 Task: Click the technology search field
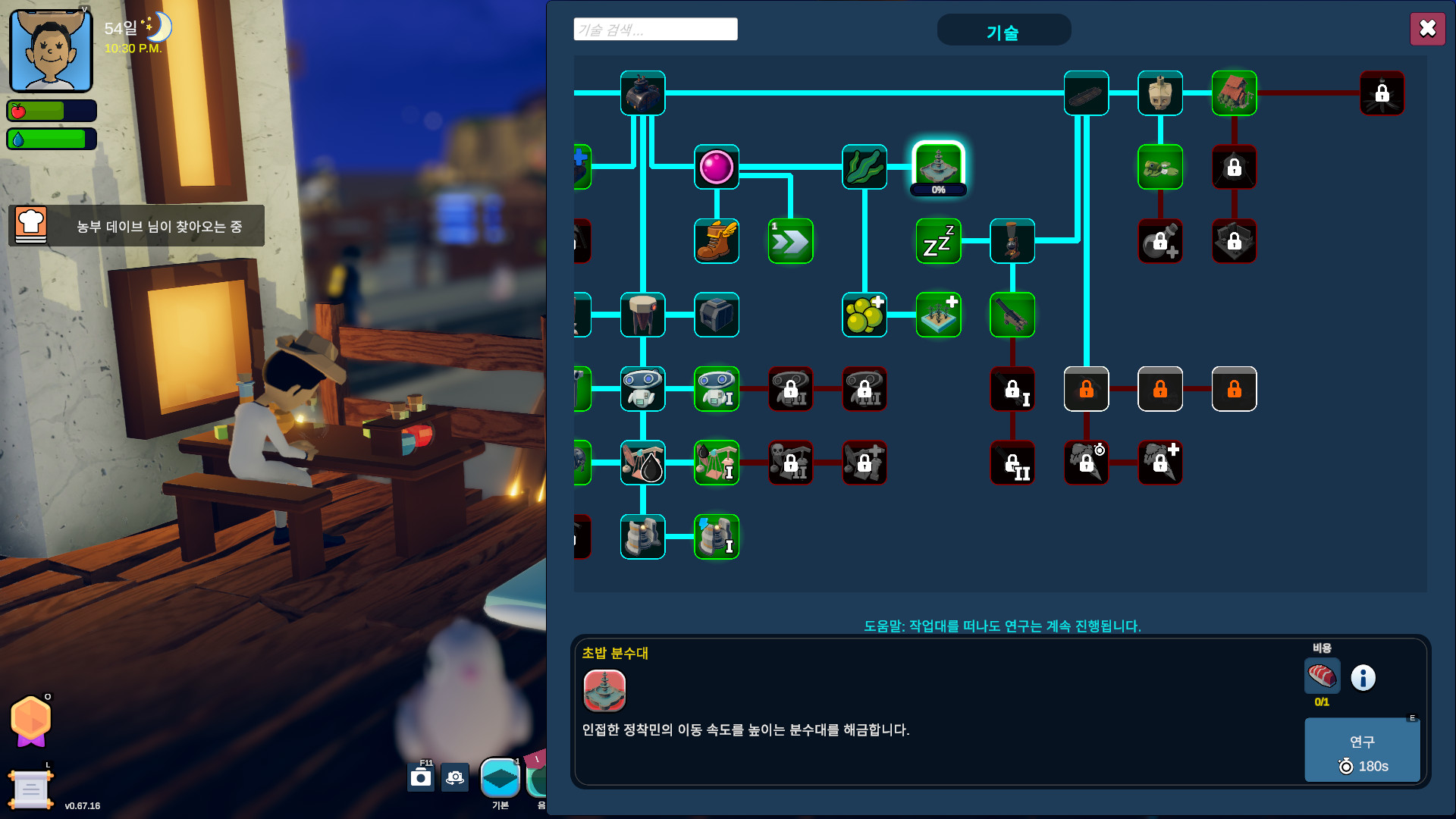[655, 30]
